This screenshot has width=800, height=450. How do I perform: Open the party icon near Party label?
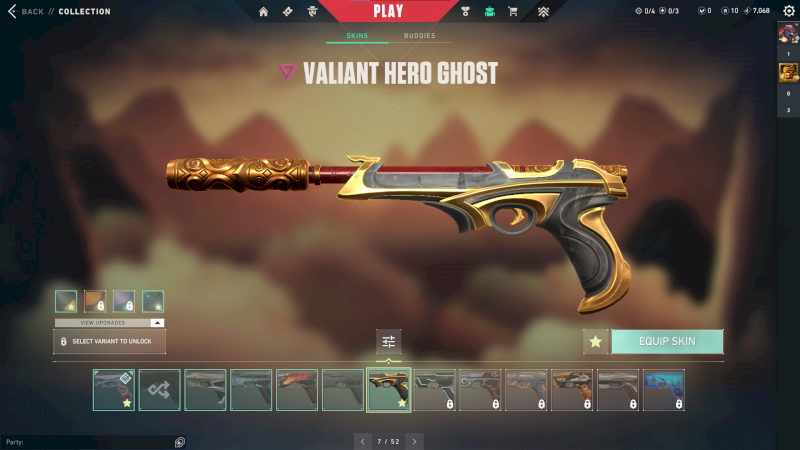(x=179, y=441)
